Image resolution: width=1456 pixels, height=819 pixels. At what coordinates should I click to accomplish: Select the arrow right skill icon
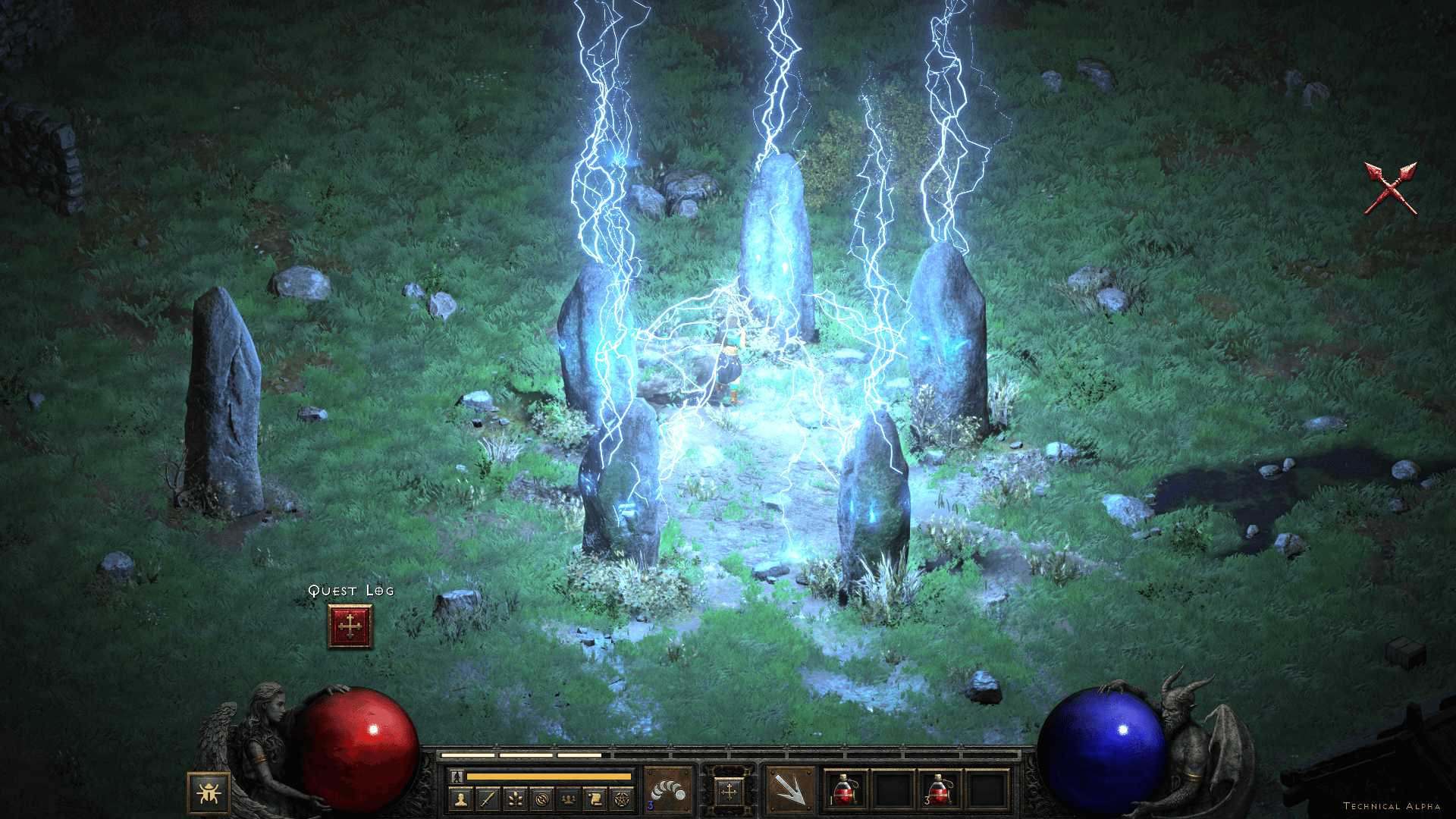click(789, 790)
